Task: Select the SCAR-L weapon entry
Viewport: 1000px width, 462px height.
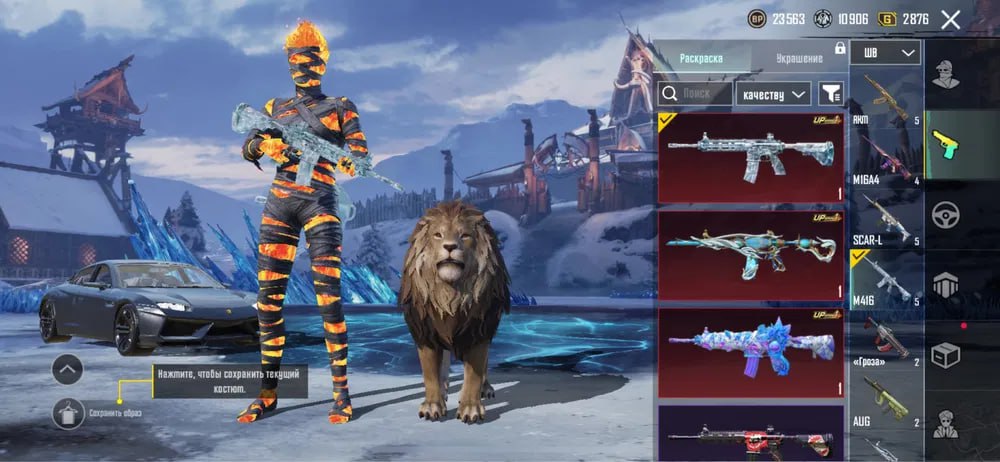Action: click(885, 218)
